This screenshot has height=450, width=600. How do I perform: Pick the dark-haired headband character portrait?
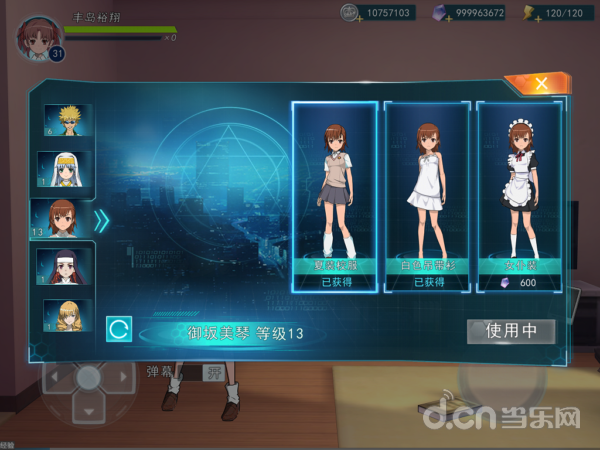click(x=68, y=266)
